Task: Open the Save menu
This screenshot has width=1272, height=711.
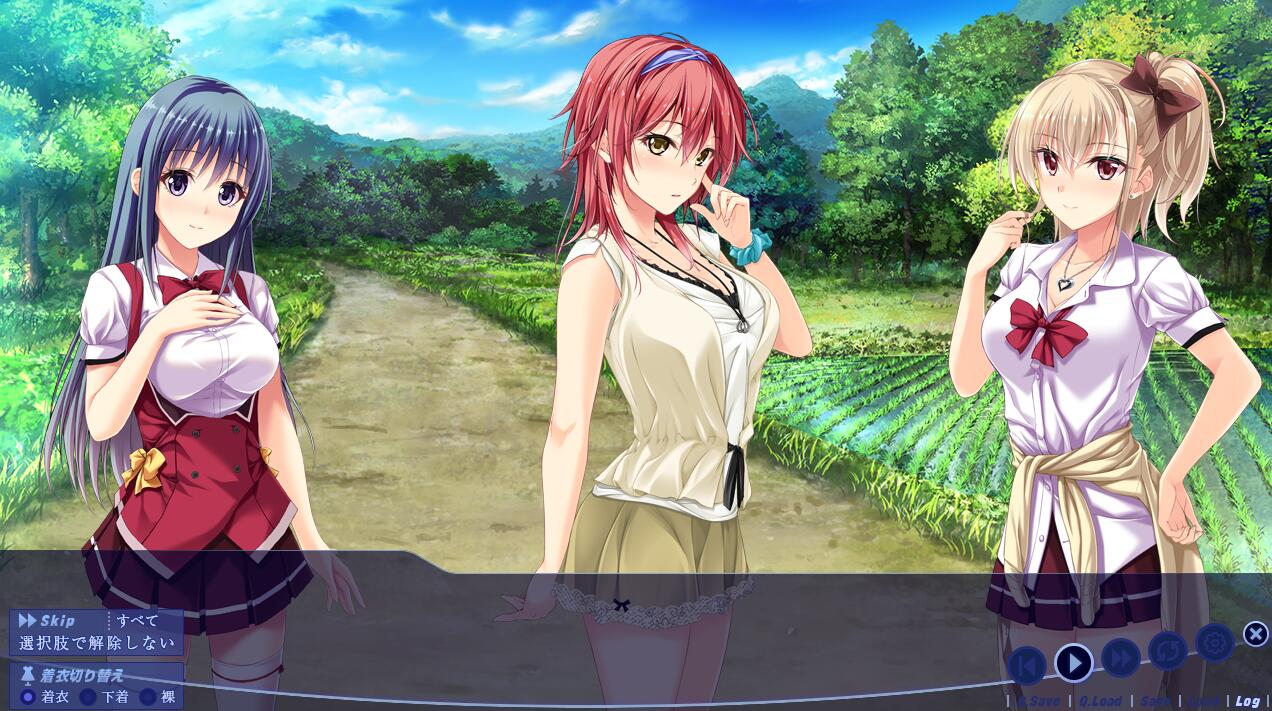Action: tap(1155, 701)
